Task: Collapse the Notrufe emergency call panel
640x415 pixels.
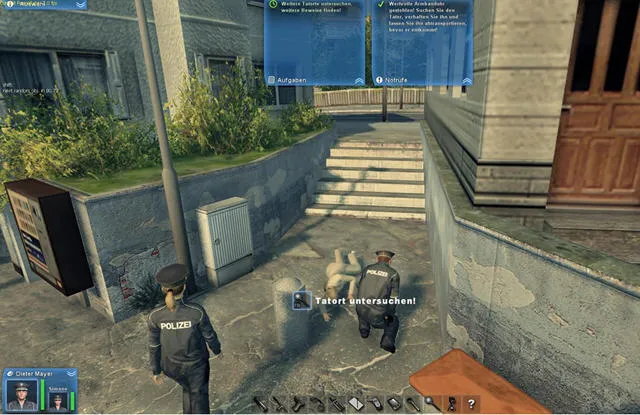Action: (465, 79)
